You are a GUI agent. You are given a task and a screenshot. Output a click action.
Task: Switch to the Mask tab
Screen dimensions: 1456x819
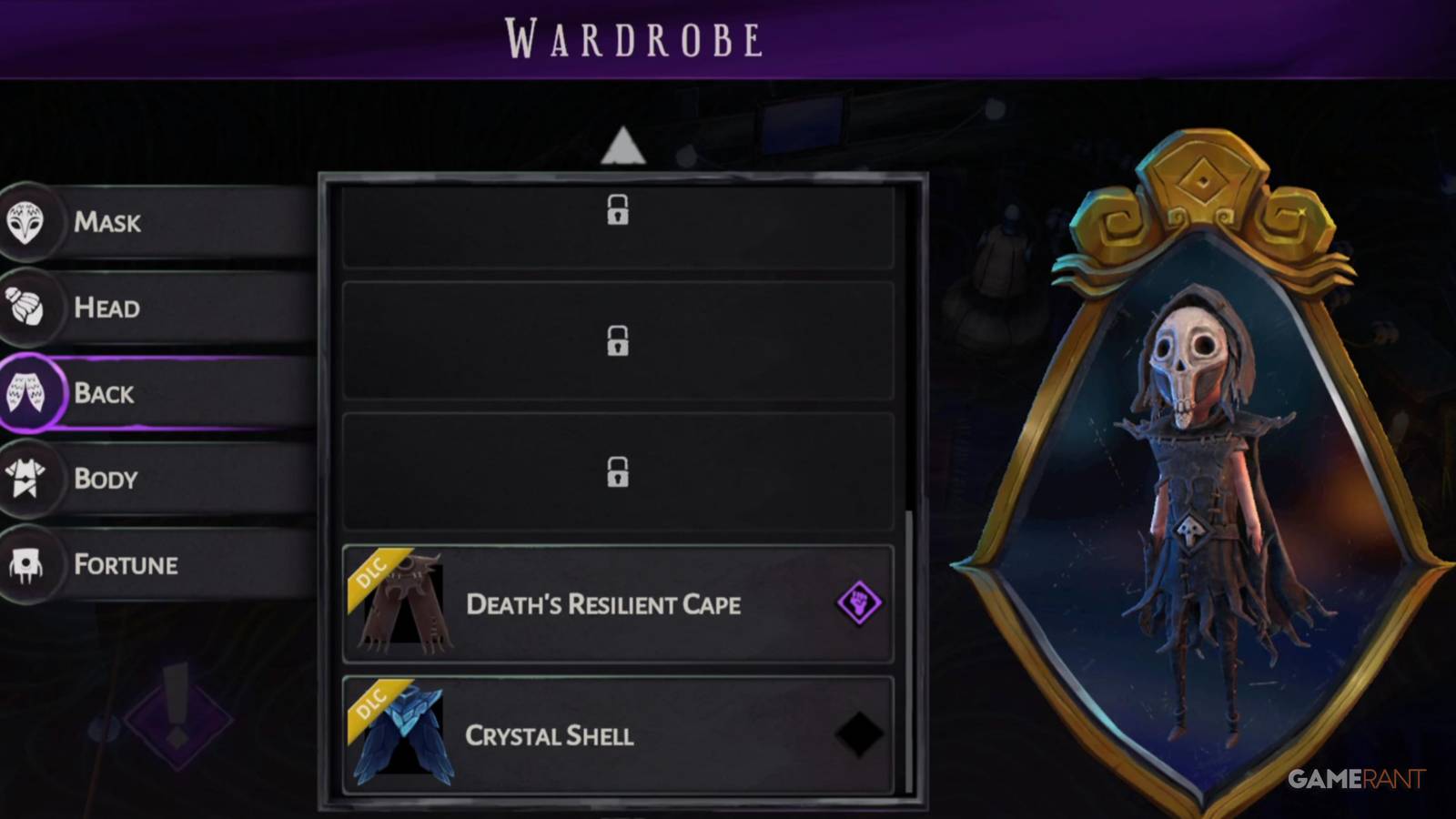tap(109, 221)
